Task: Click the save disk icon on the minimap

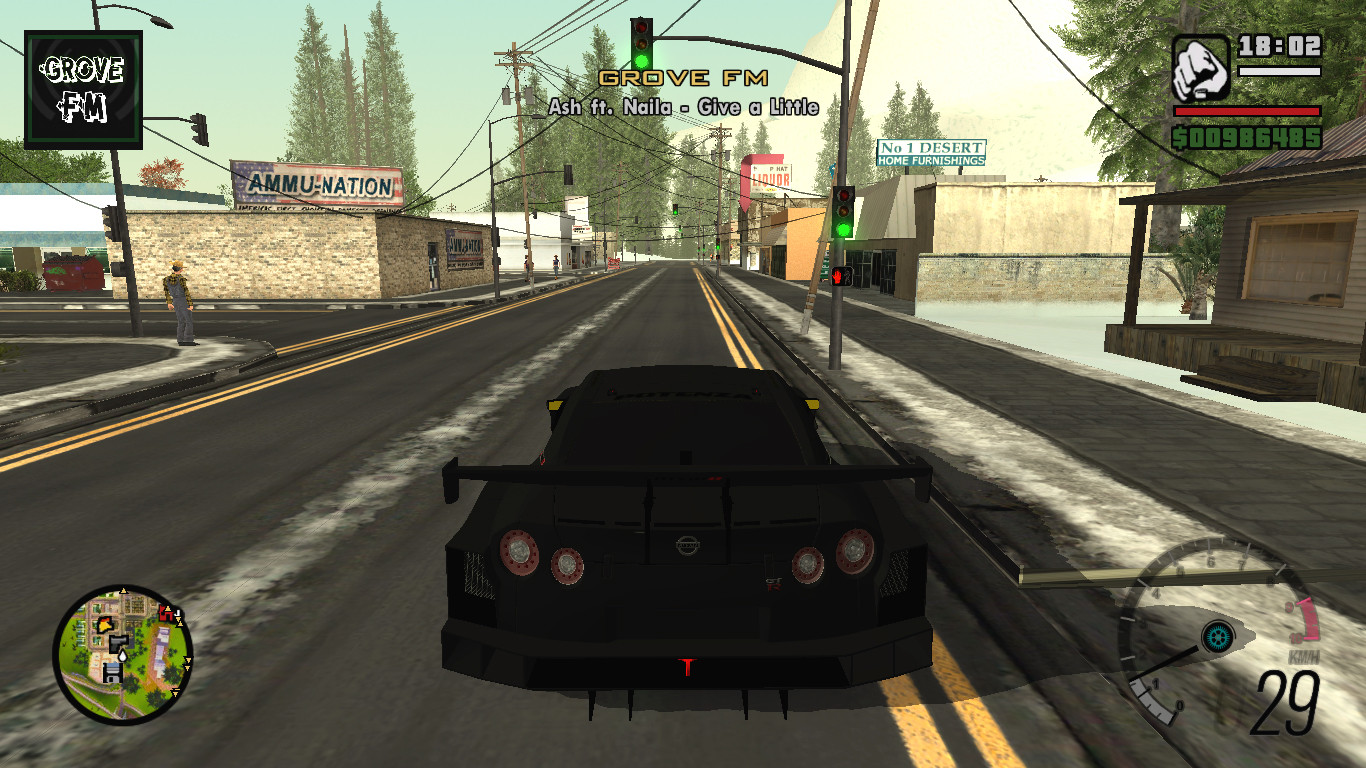Action: point(111,672)
